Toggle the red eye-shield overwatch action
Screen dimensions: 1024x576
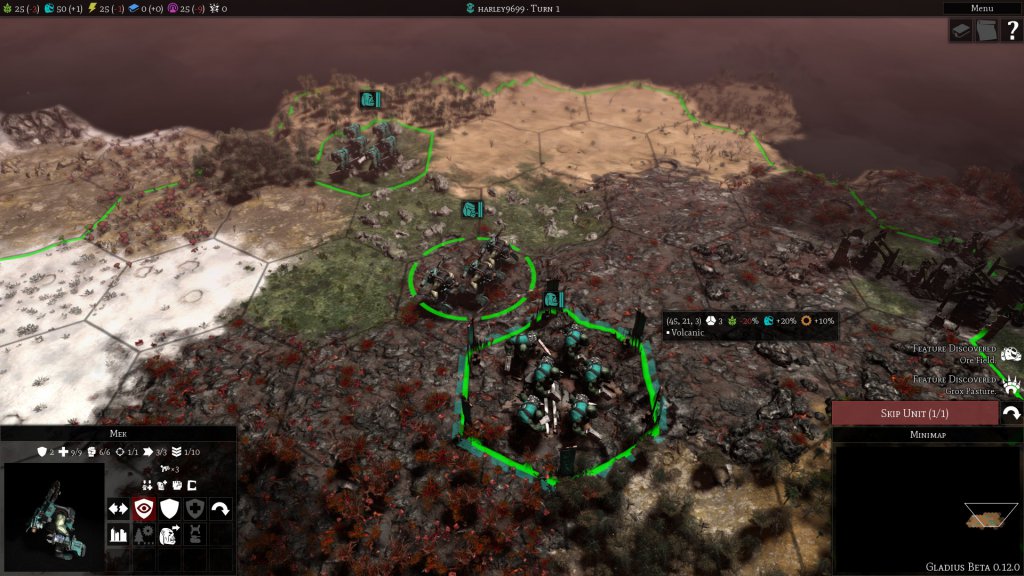144,508
